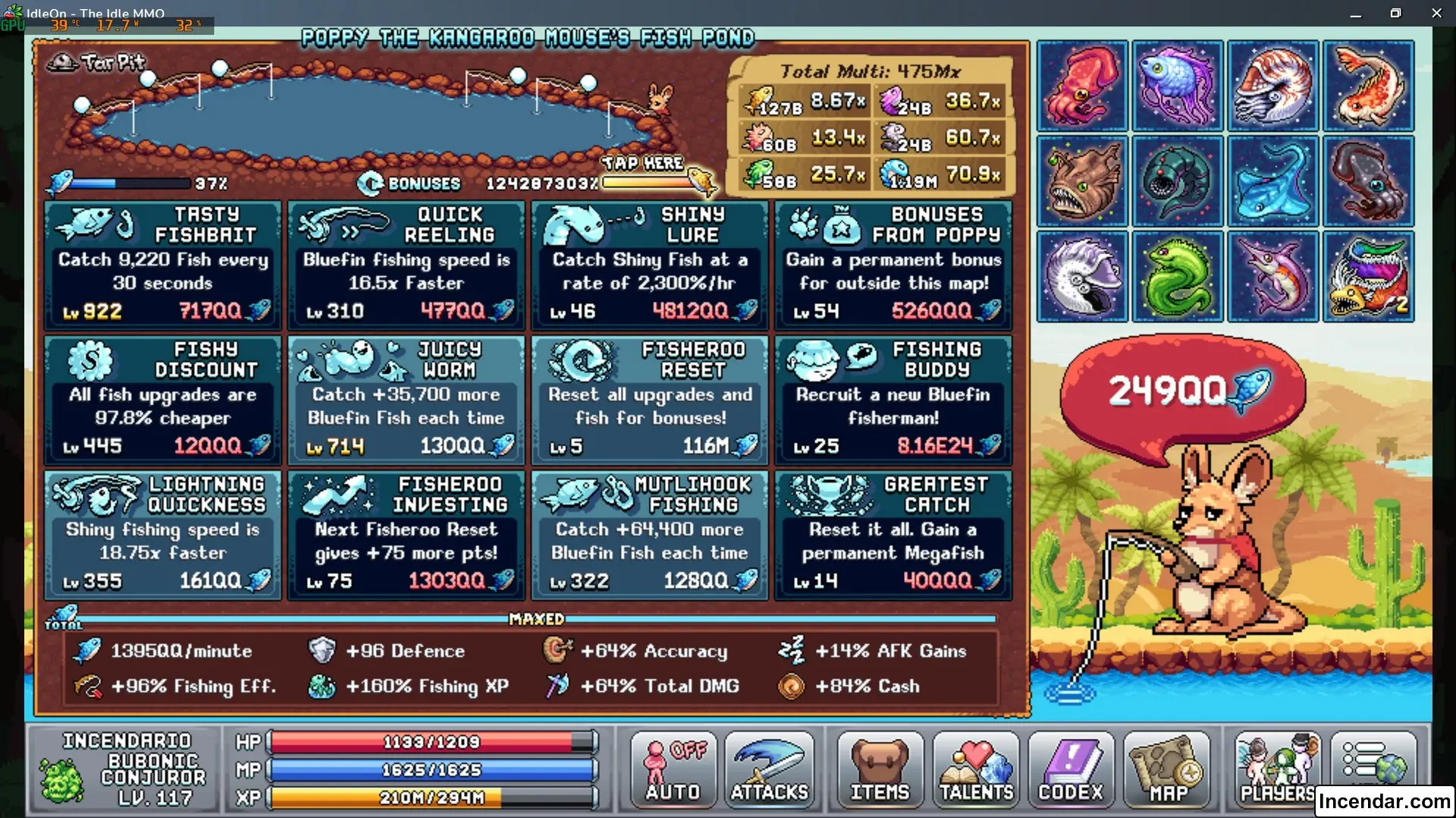Open the Players menu
This screenshot has height=818, width=1456.
click(x=1277, y=769)
